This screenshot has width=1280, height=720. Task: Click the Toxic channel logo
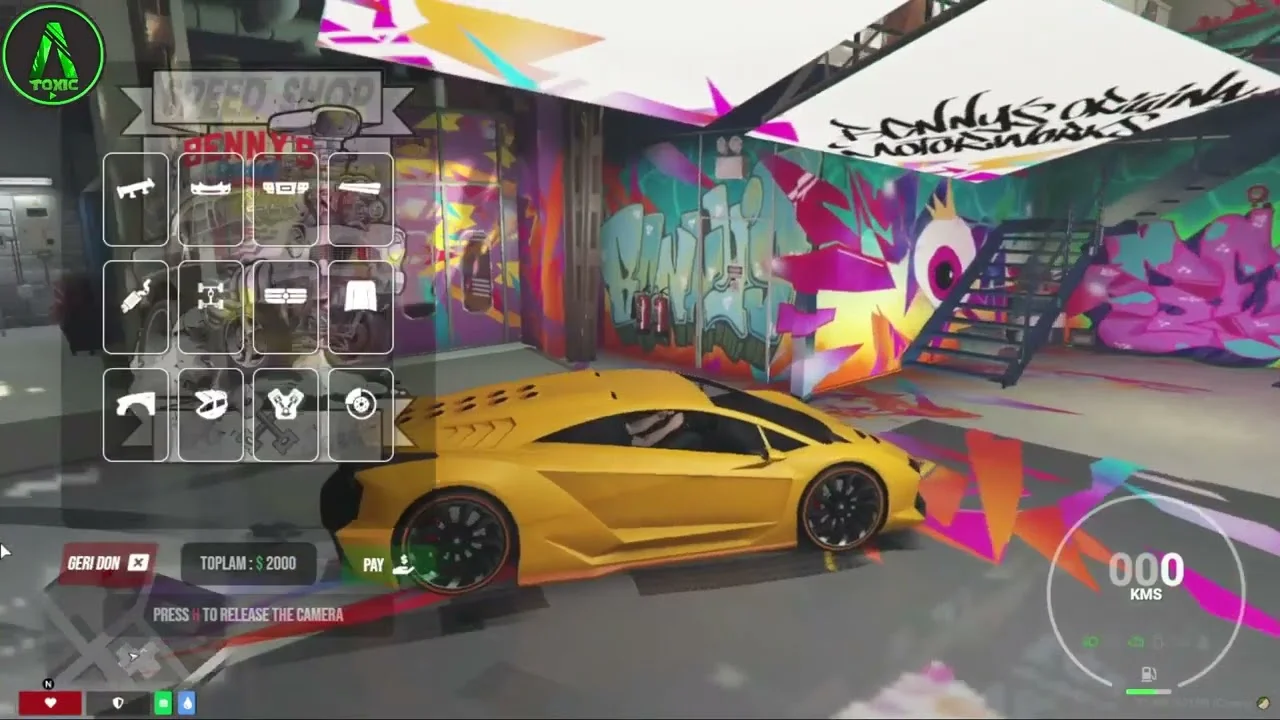[x=53, y=53]
